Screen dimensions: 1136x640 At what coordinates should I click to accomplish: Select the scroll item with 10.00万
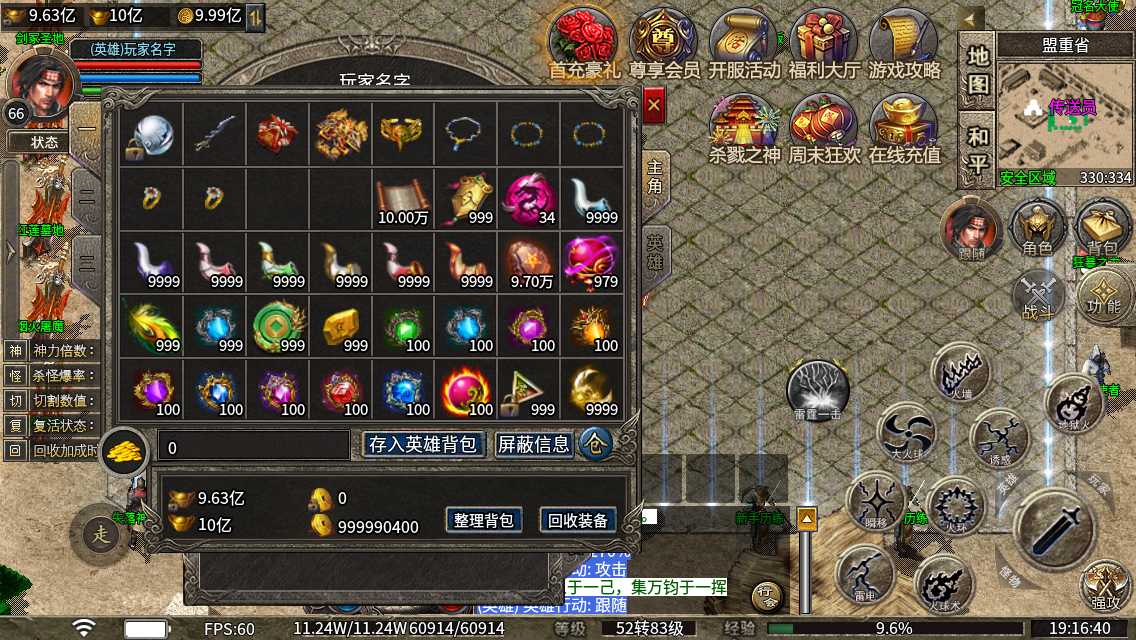pos(401,198)
